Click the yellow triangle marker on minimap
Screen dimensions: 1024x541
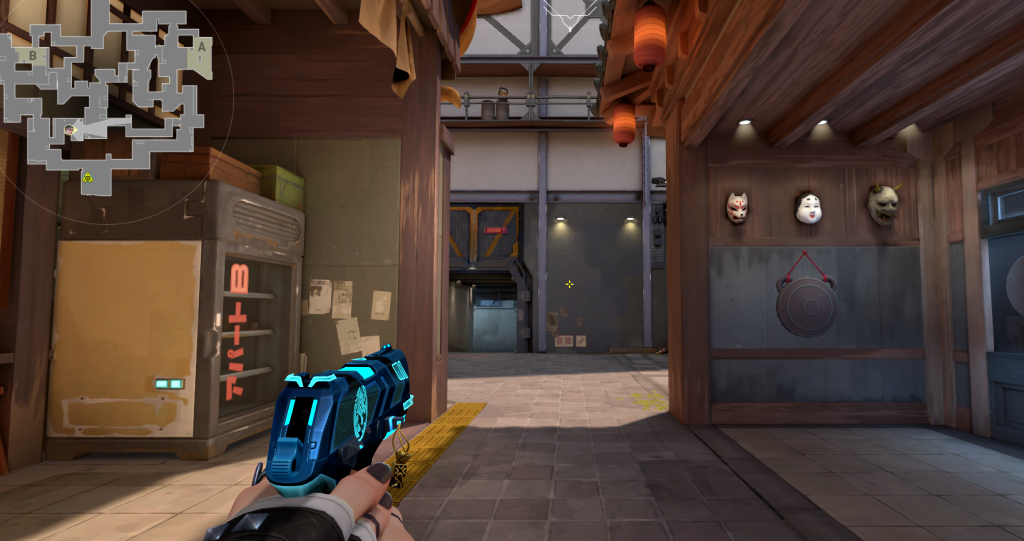coord(88,177)
